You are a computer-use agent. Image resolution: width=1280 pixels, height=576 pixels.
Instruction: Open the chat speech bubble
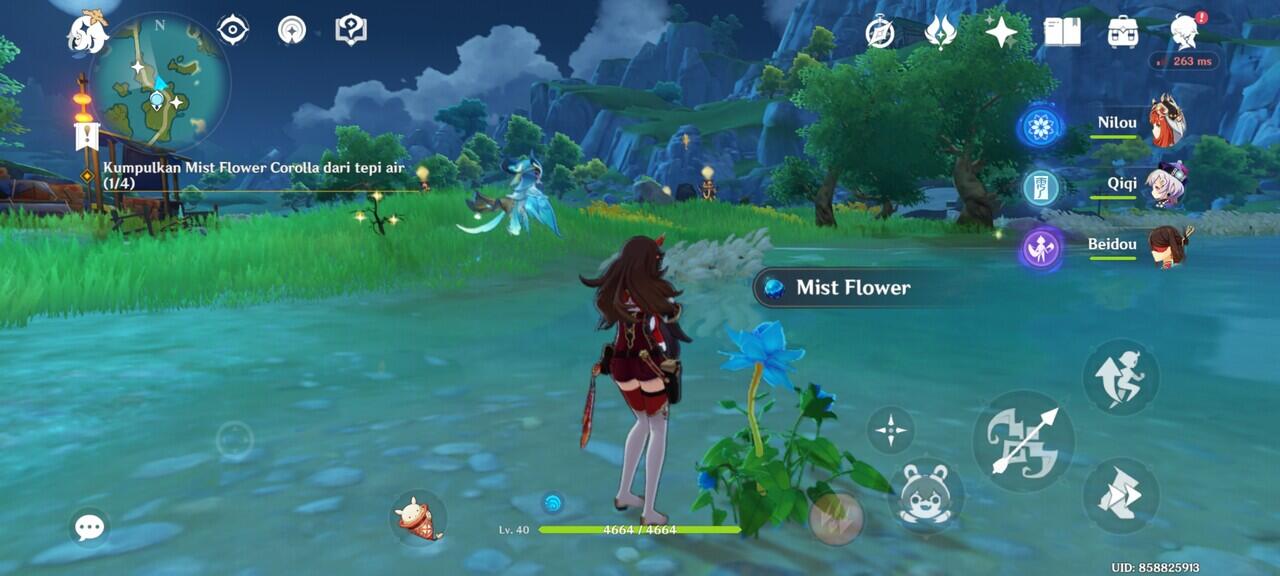(90, 527)
